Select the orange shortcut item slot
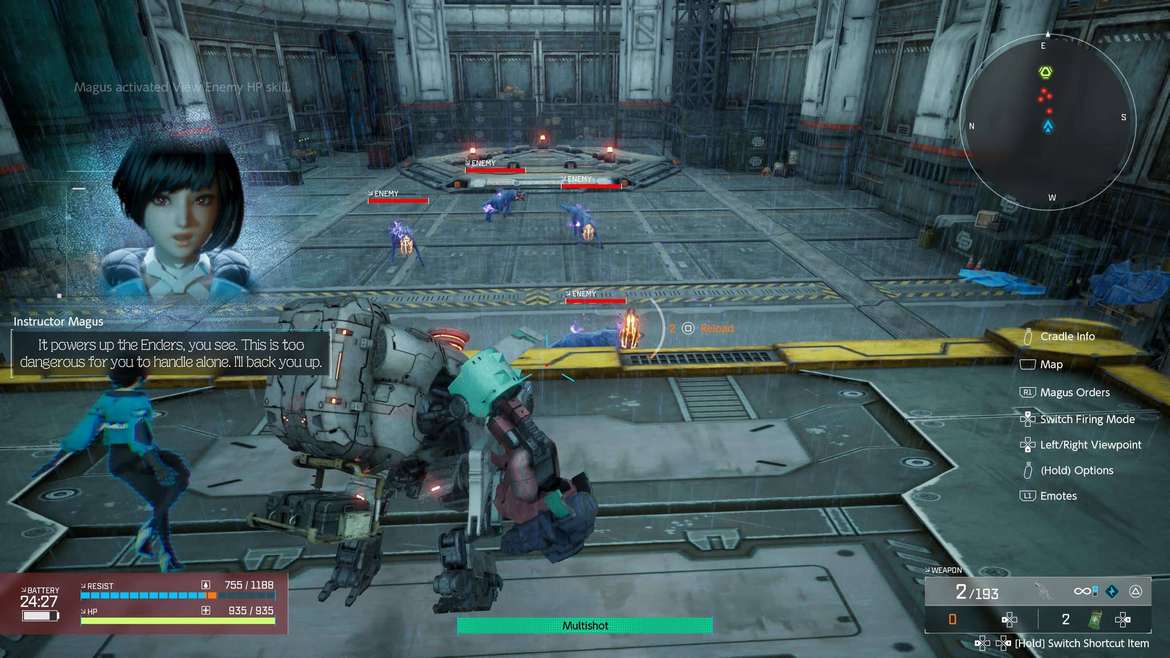The image size is (1170, 658). click(x=952, y=620)
